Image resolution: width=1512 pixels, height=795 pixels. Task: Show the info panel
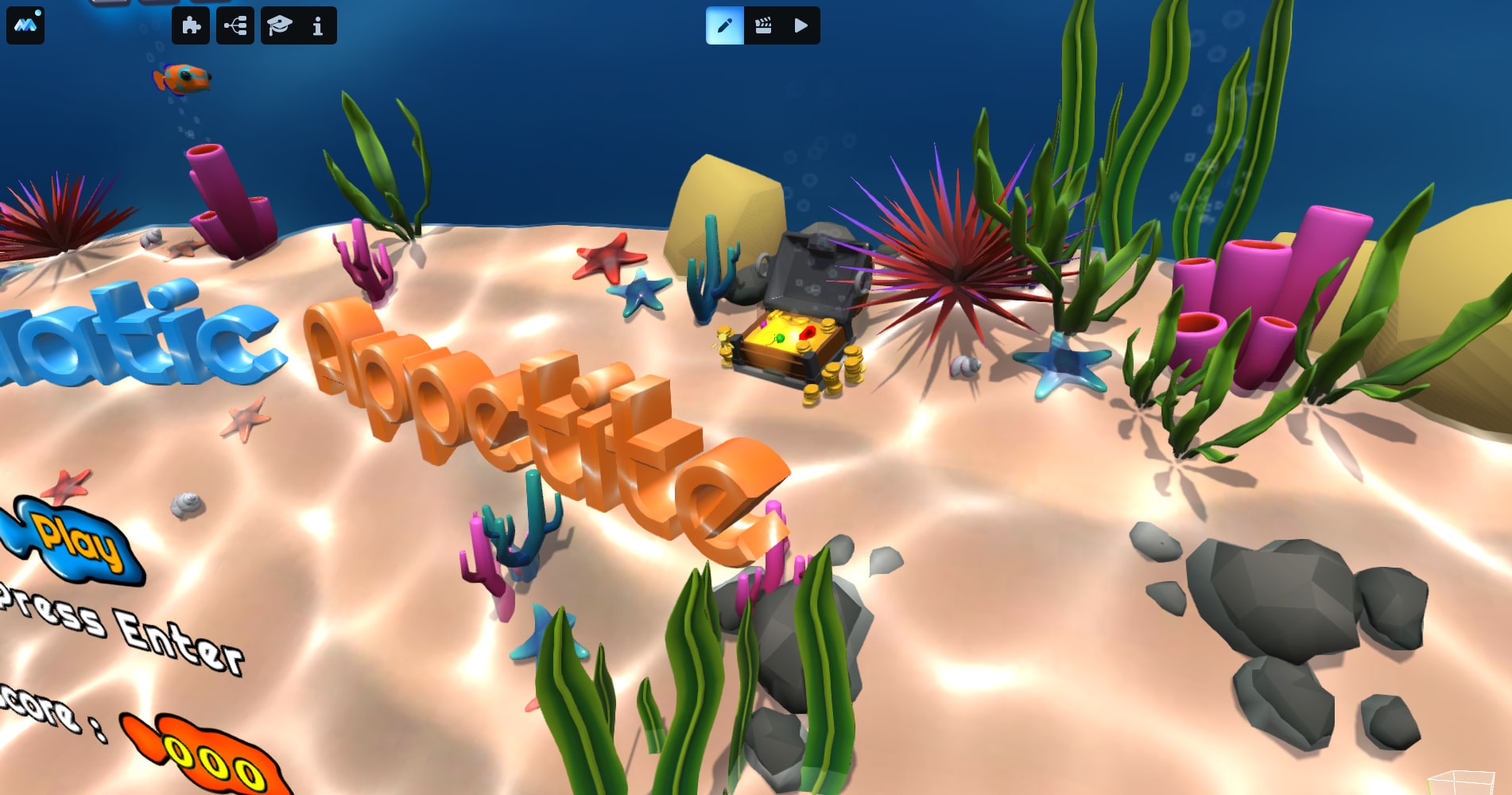[318, 25]
